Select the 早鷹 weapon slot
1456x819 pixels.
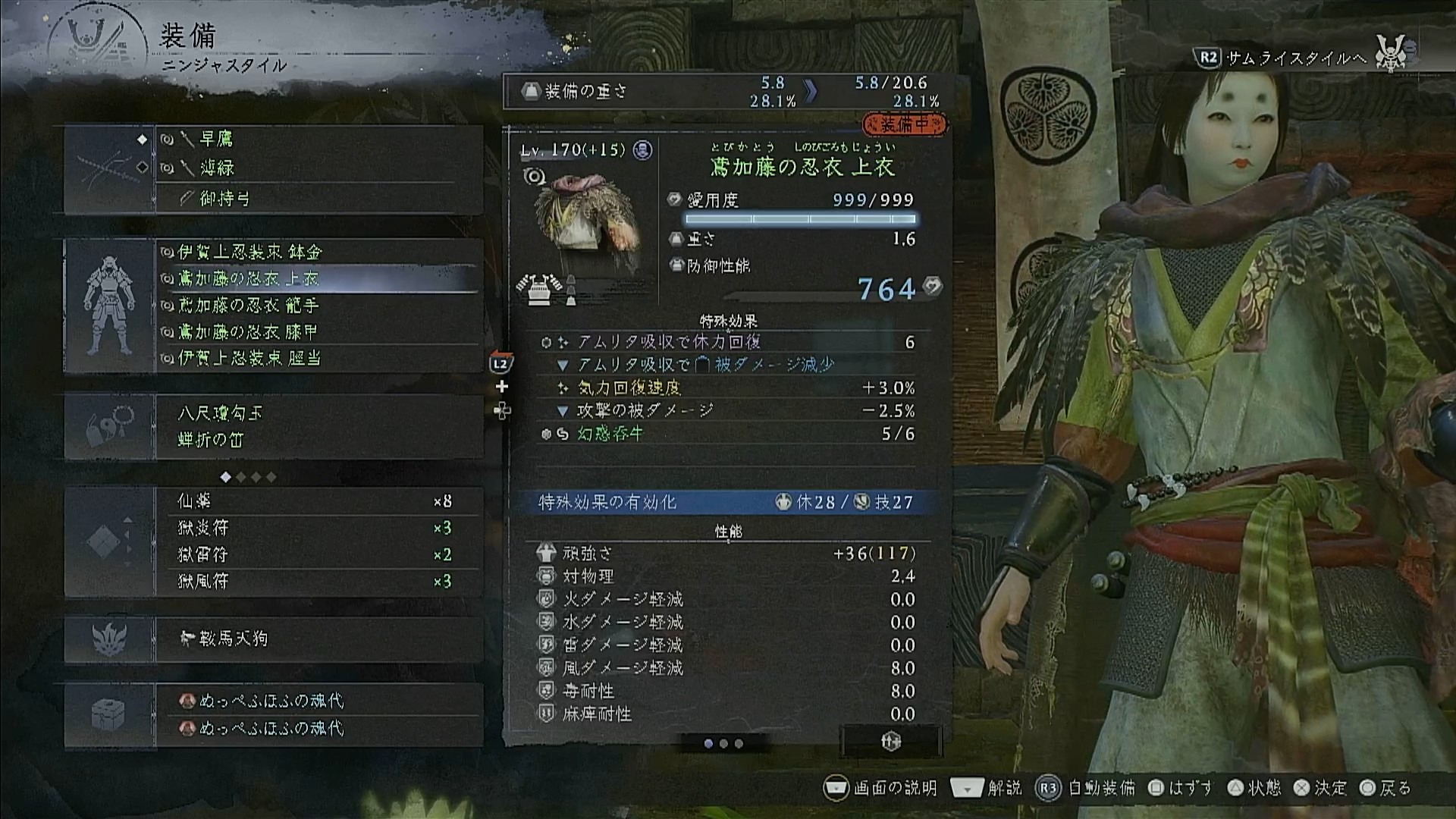(318, 140)
